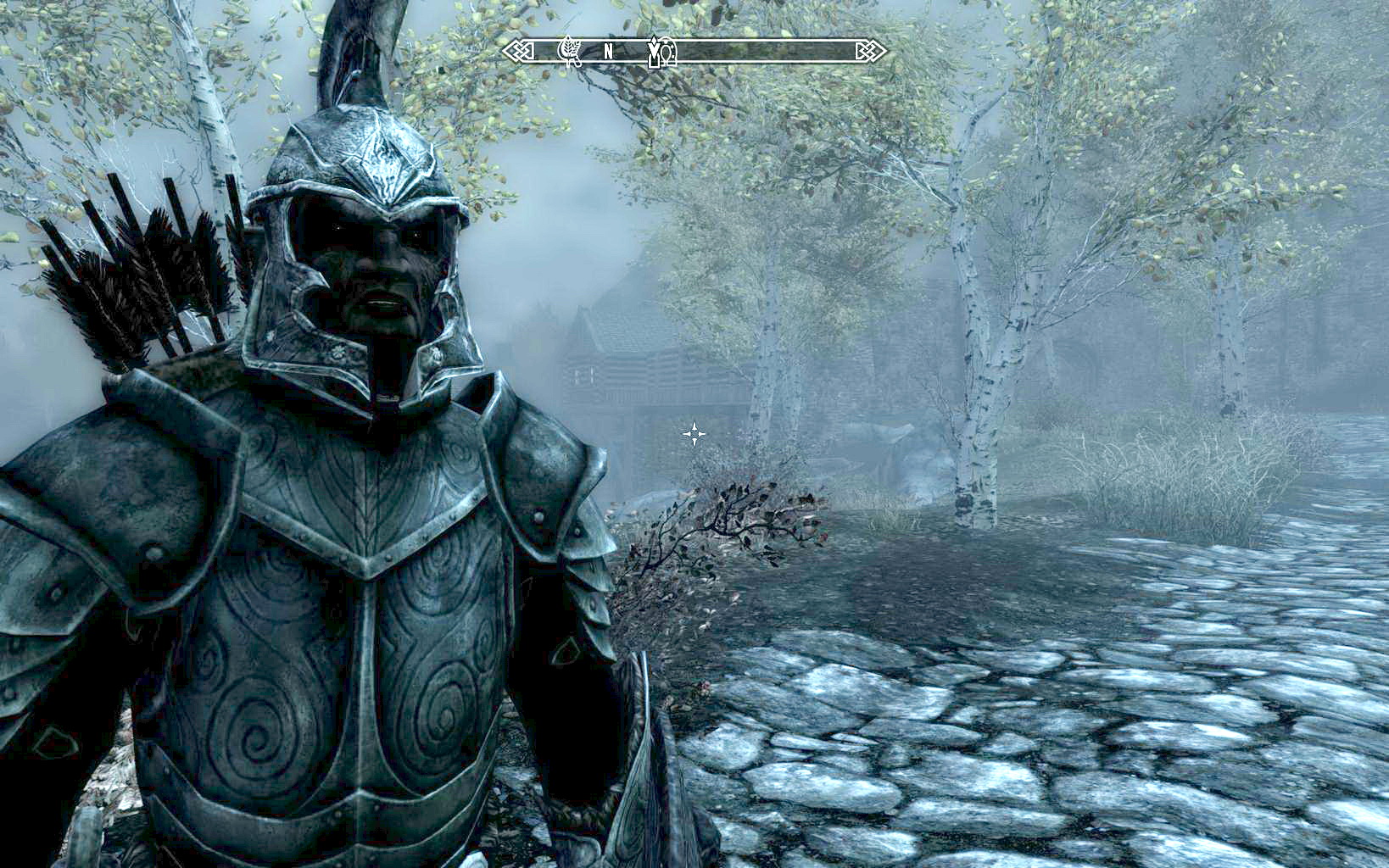
Task: Click the wooden house in the distance
Action: coord(644,364)
